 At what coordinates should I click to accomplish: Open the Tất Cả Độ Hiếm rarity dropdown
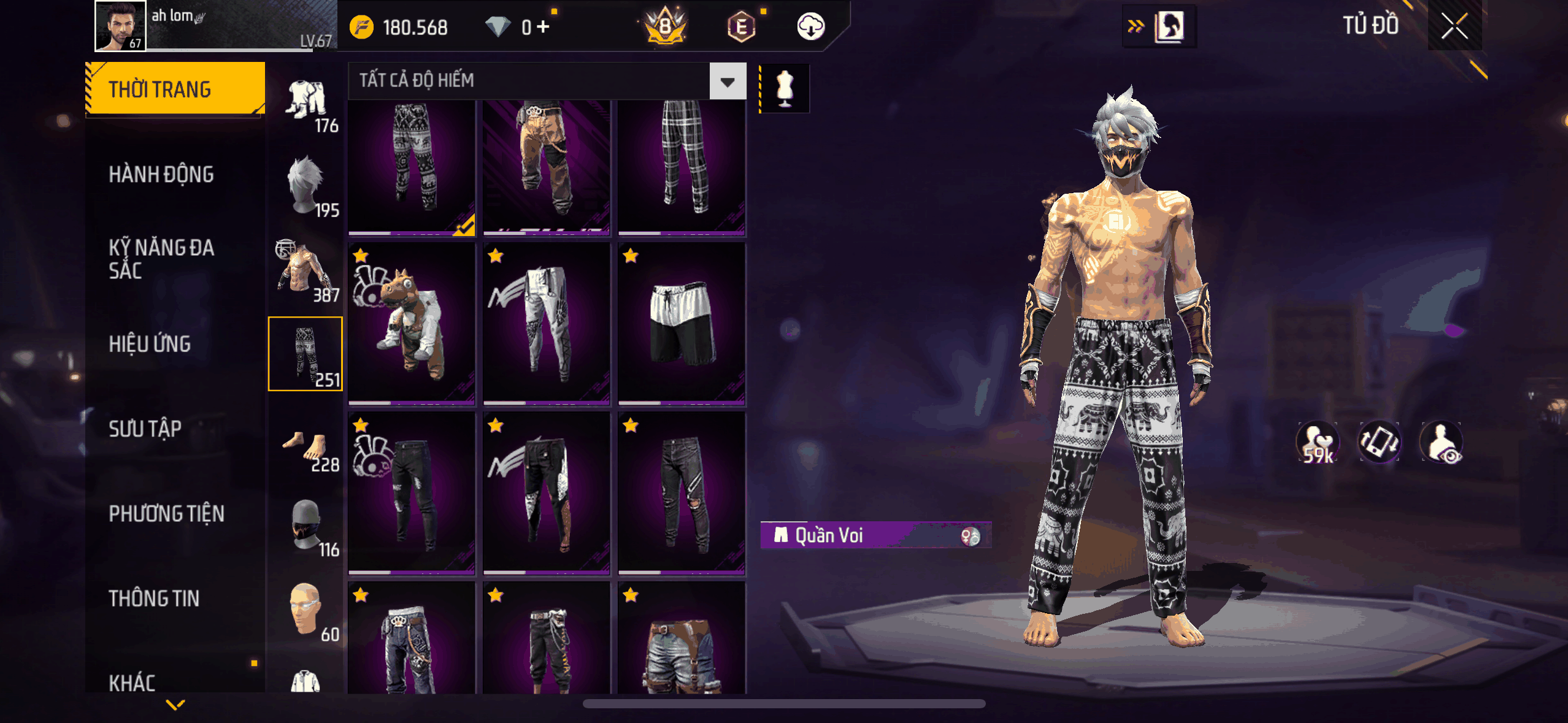728,82
